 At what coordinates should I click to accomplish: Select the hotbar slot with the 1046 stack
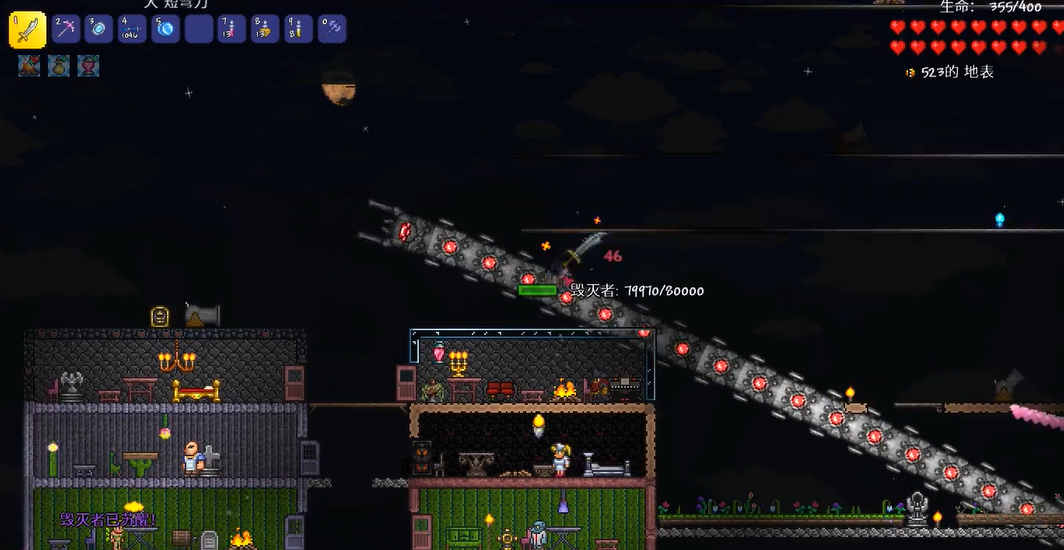[132, 29]
